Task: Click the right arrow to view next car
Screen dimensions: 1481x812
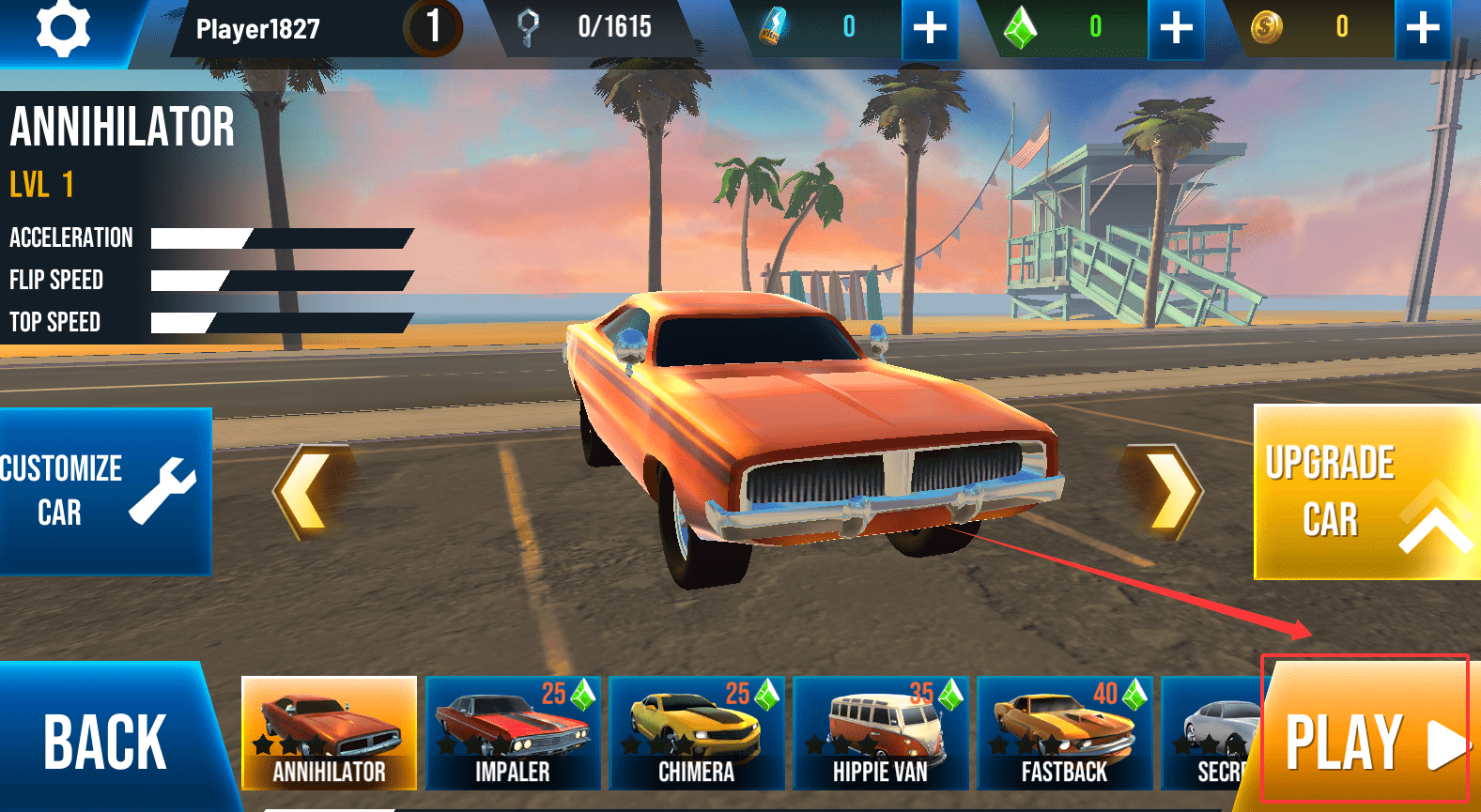Action: click(x=1164, y=491)
